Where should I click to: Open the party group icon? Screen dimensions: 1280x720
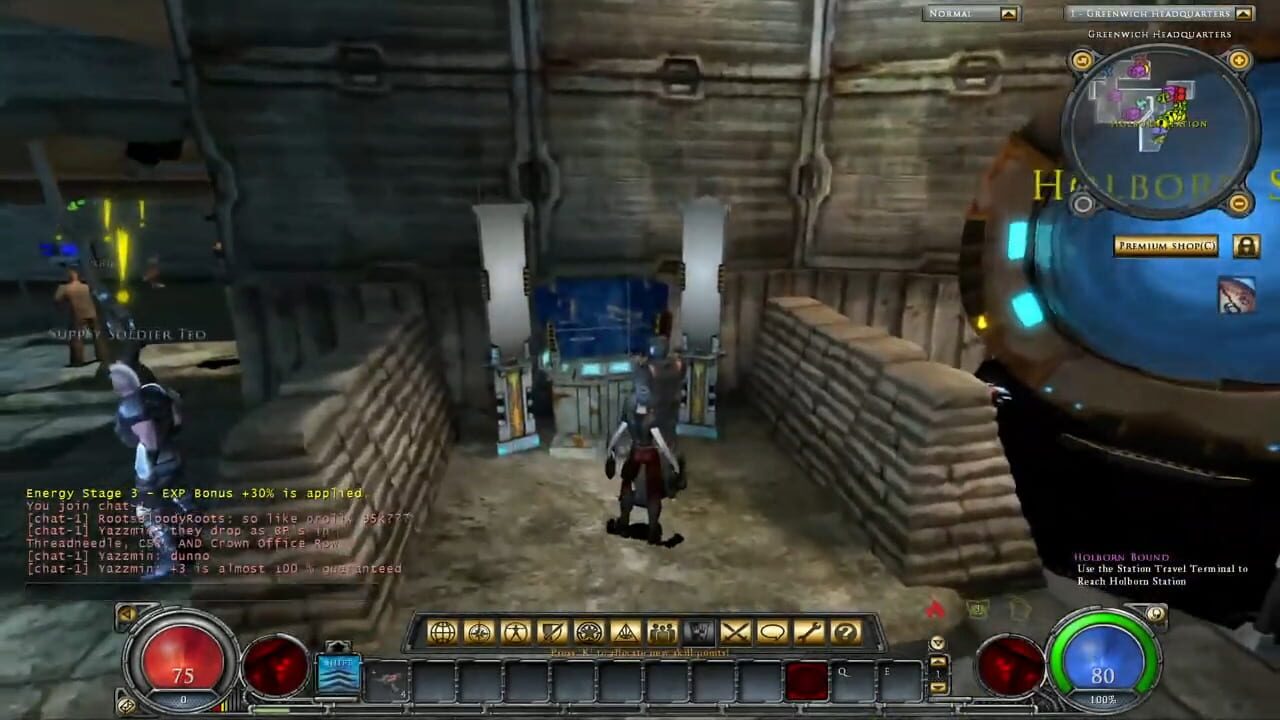coord(663,631)
